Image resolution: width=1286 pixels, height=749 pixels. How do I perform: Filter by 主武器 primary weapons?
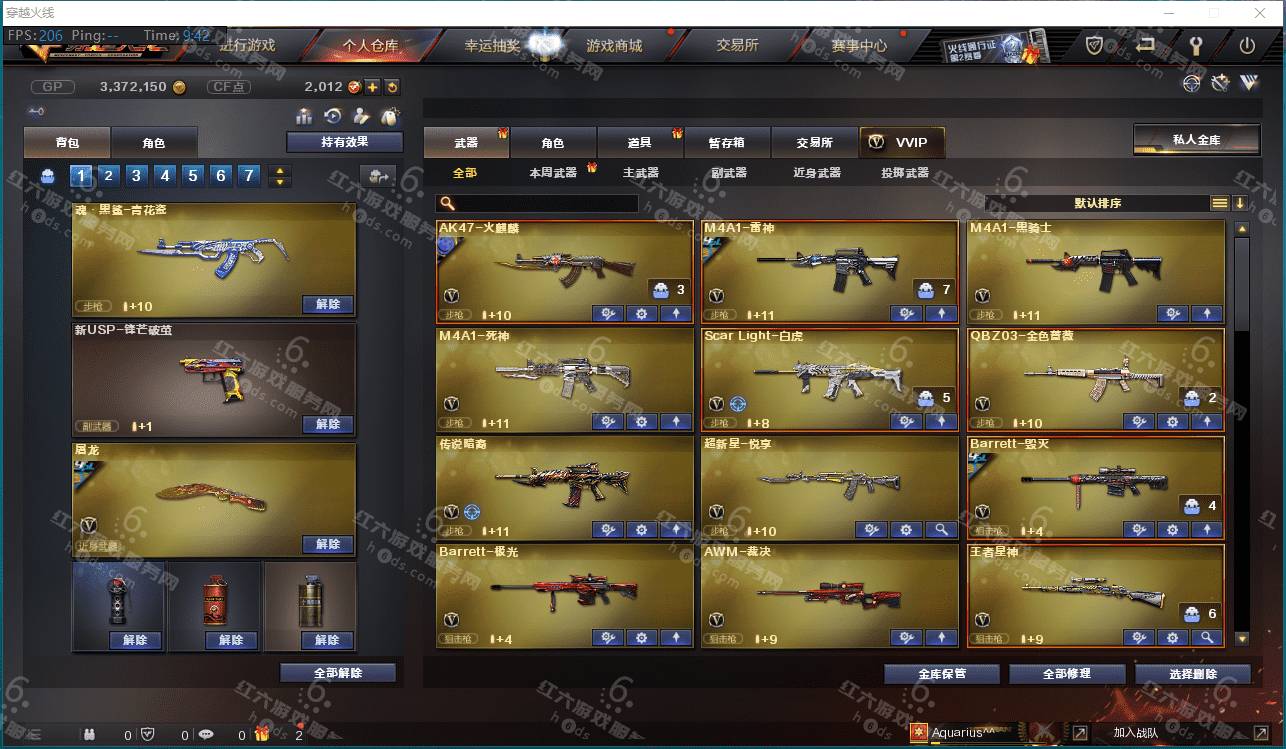coord(640,173)
